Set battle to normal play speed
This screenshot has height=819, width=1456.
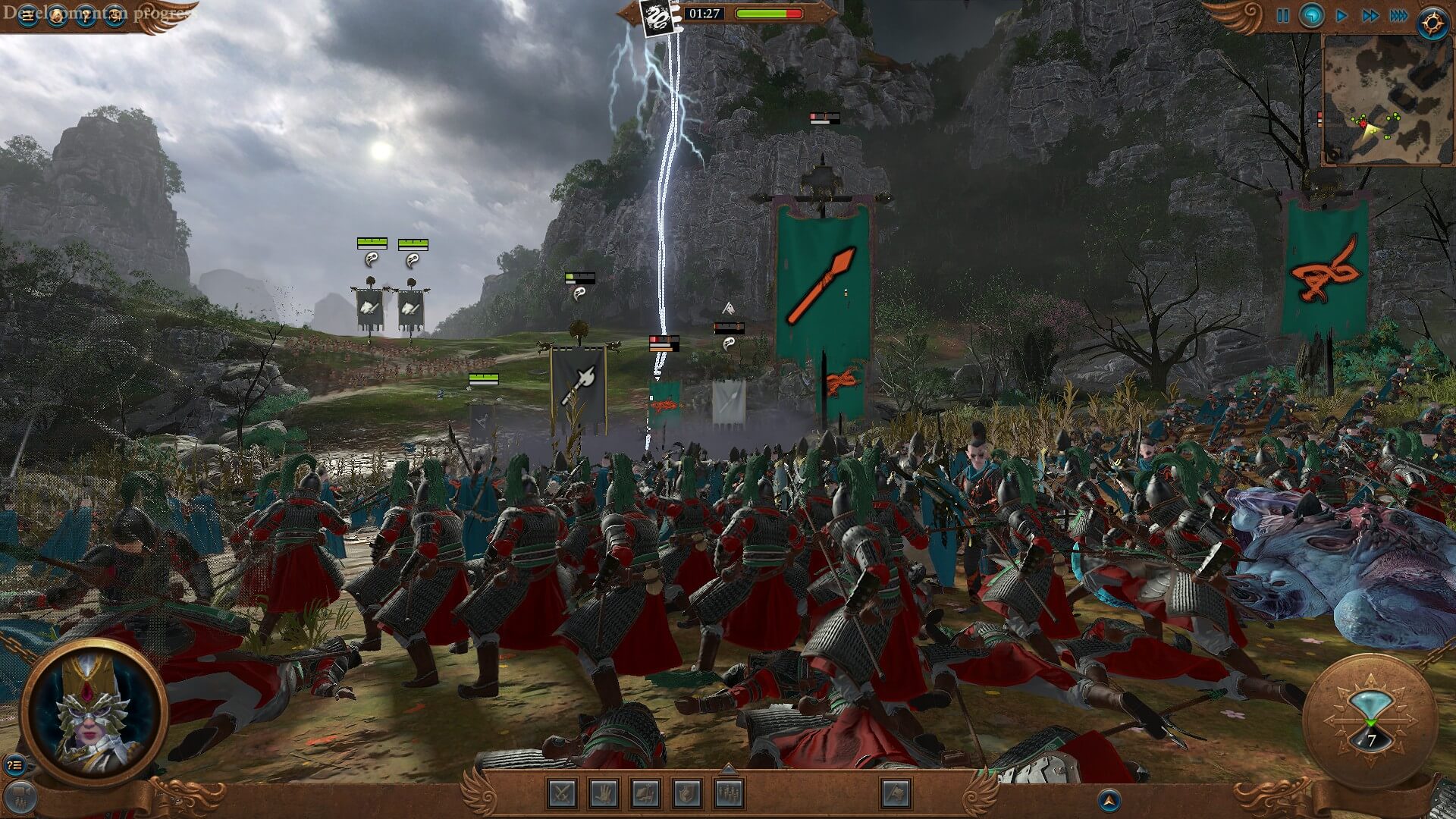click(x=1341, y=16)
